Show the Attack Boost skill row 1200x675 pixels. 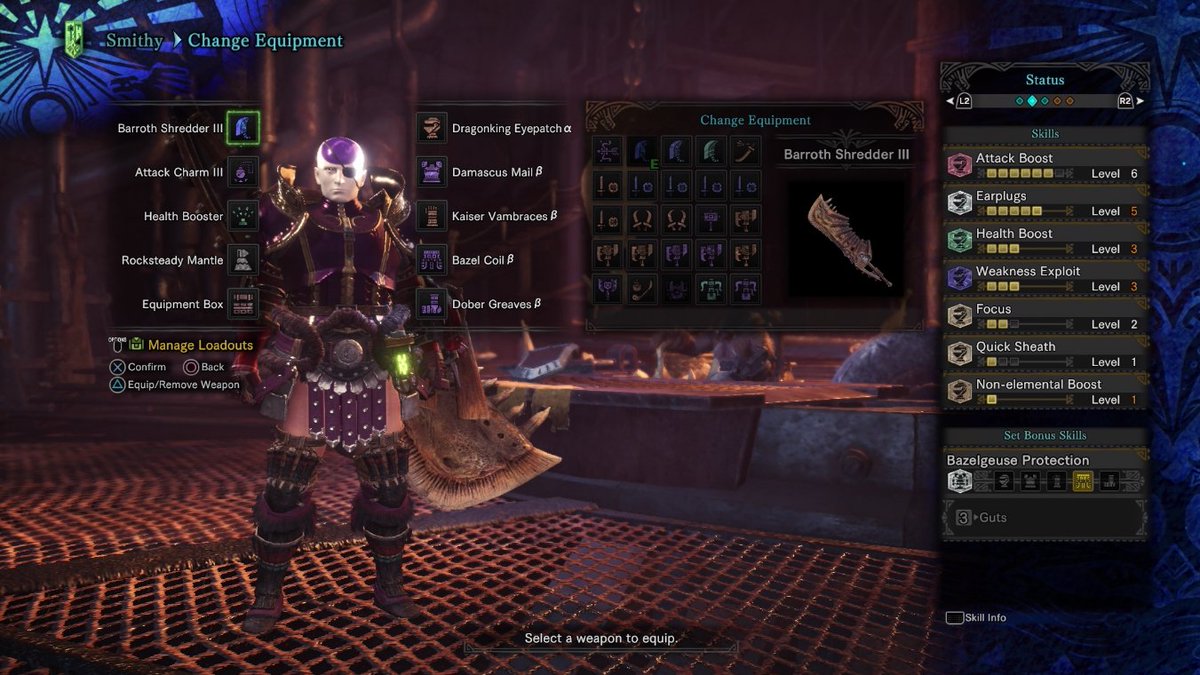tap(1045, 165)
